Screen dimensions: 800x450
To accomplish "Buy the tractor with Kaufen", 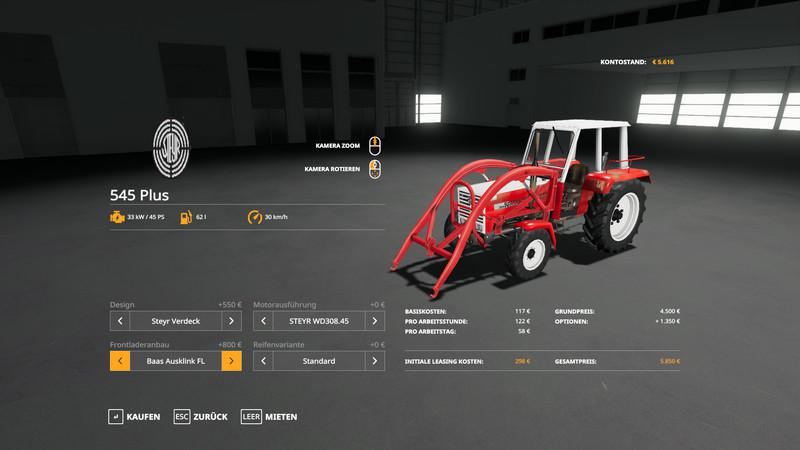I will coord(134,416).
